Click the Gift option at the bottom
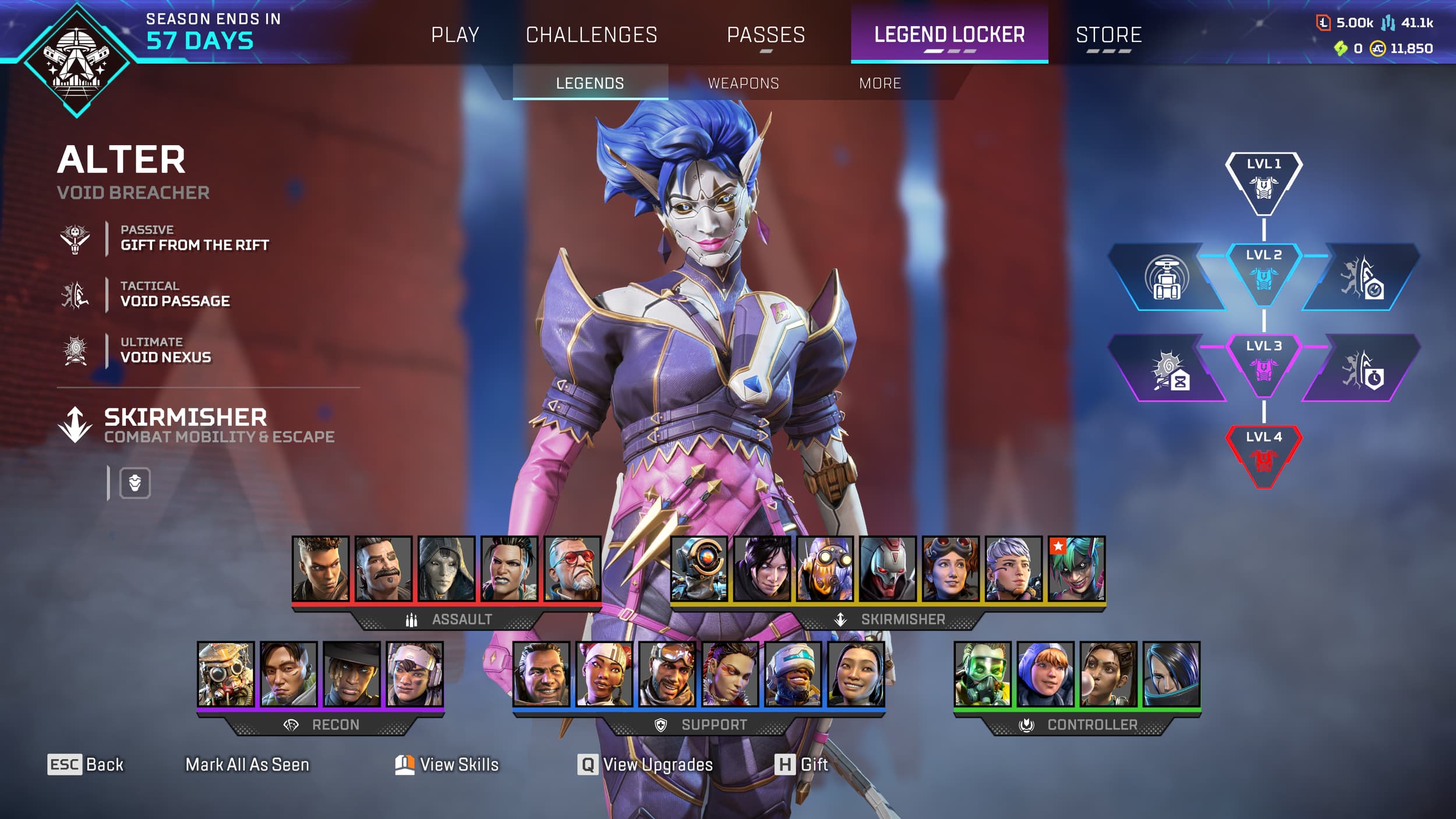 click(814, 764)
